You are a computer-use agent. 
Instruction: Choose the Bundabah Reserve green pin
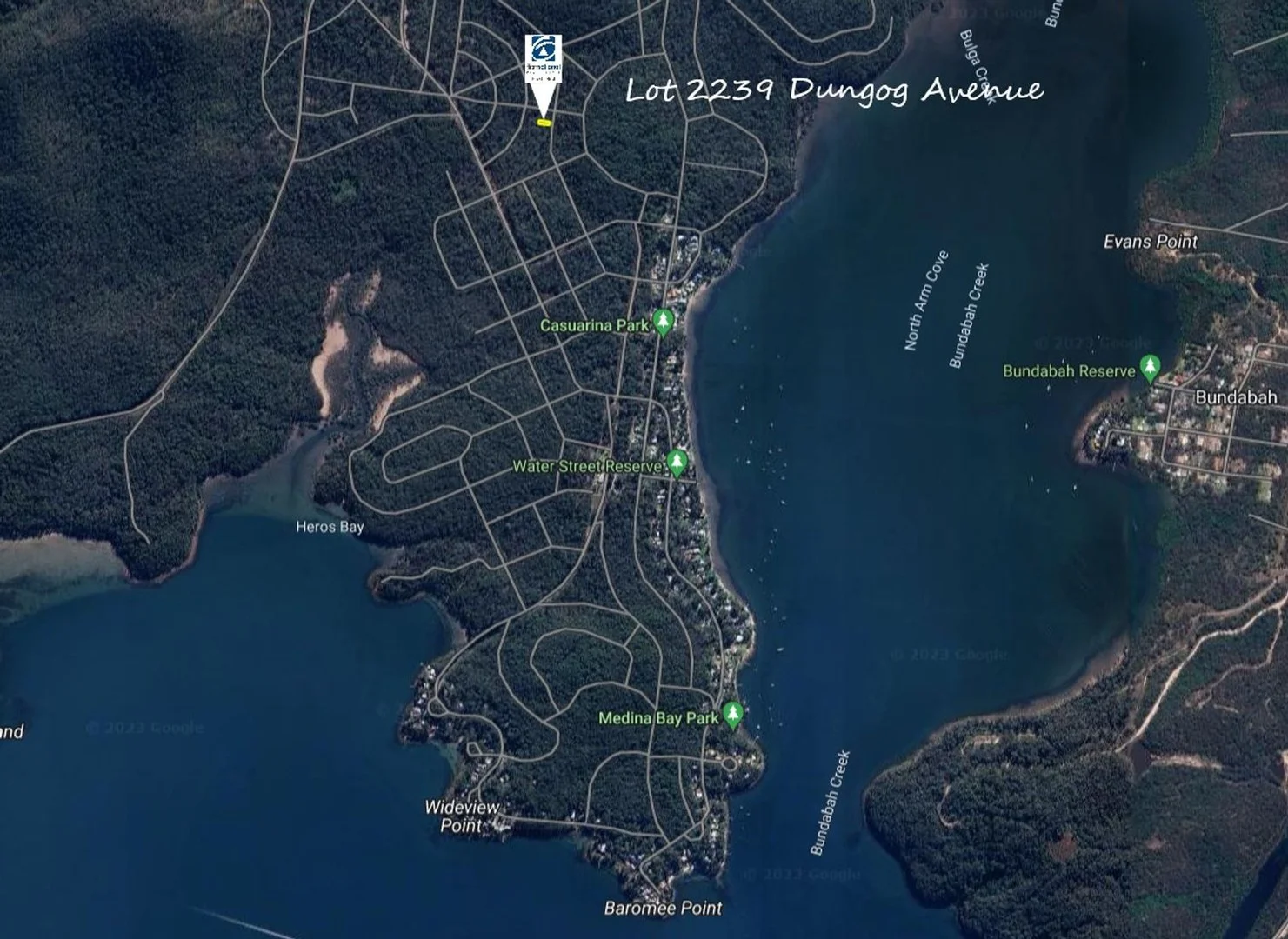(x=1151, y=368)
